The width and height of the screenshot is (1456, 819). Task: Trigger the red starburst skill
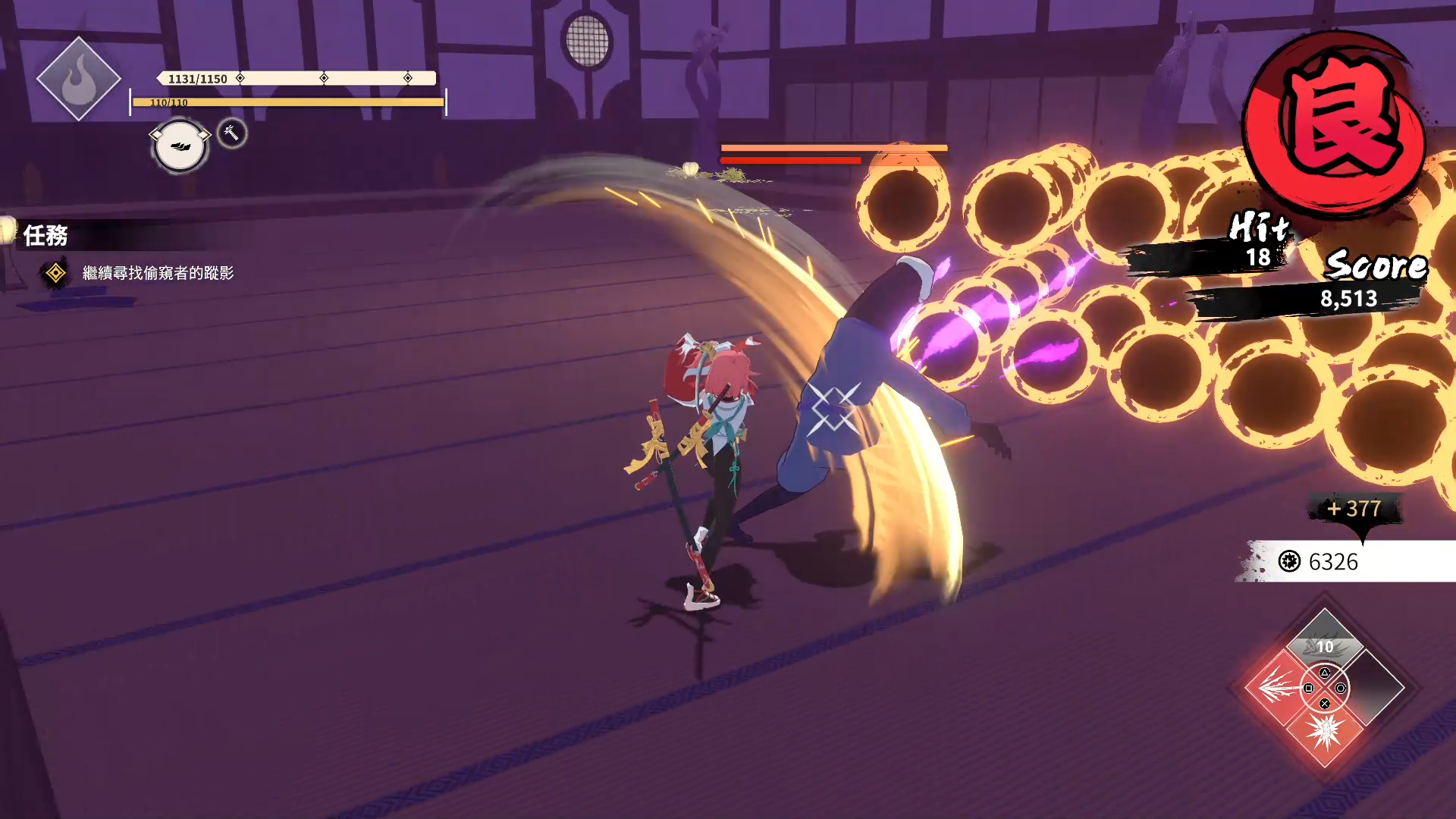click(1325, 733)
